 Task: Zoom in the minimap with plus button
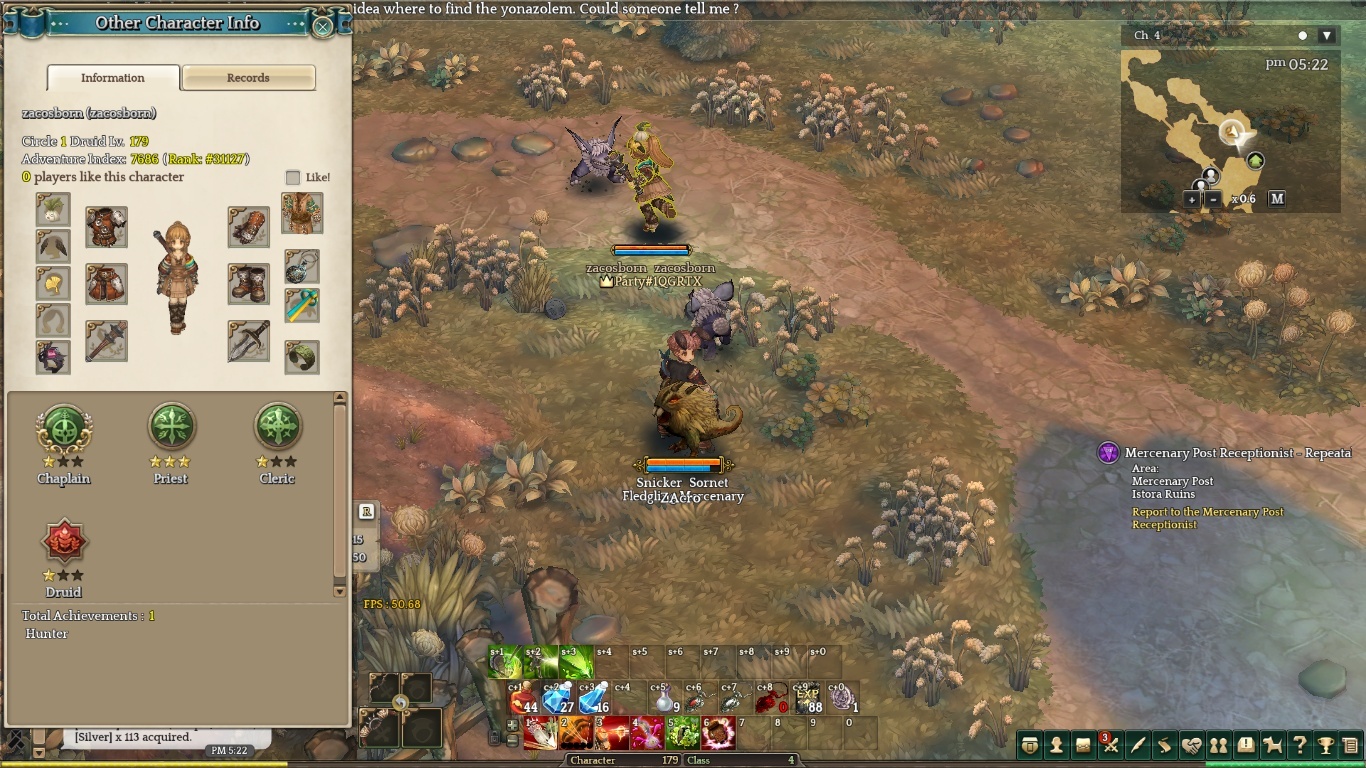click(1192, 199)
